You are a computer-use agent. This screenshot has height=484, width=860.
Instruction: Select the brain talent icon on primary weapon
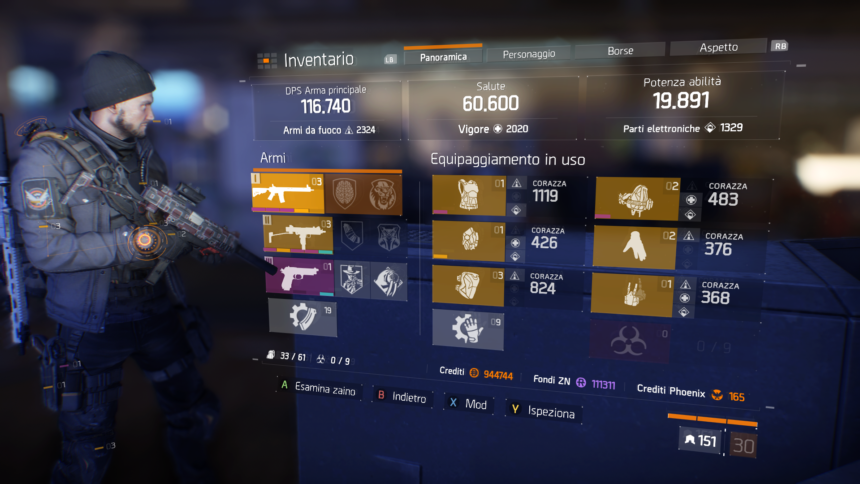coord(343,193)
